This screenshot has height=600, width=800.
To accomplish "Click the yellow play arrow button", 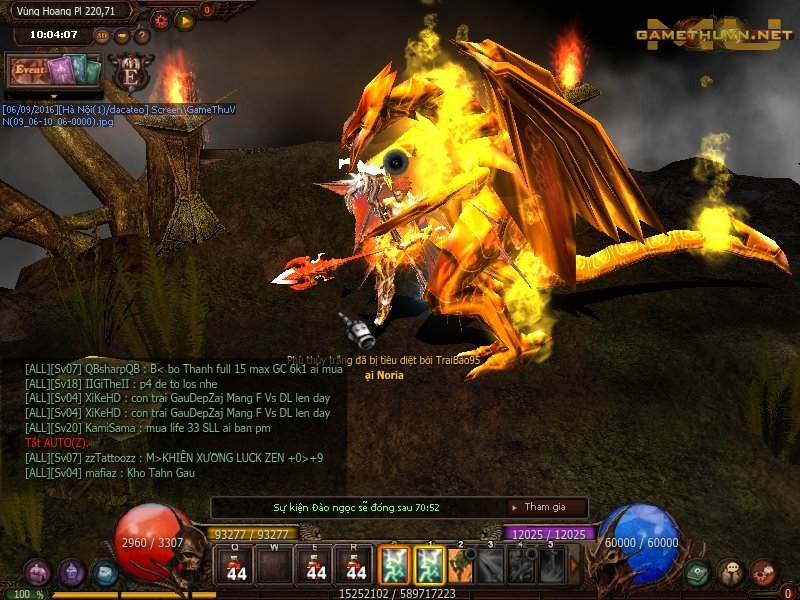I will (x=185, y=19).
